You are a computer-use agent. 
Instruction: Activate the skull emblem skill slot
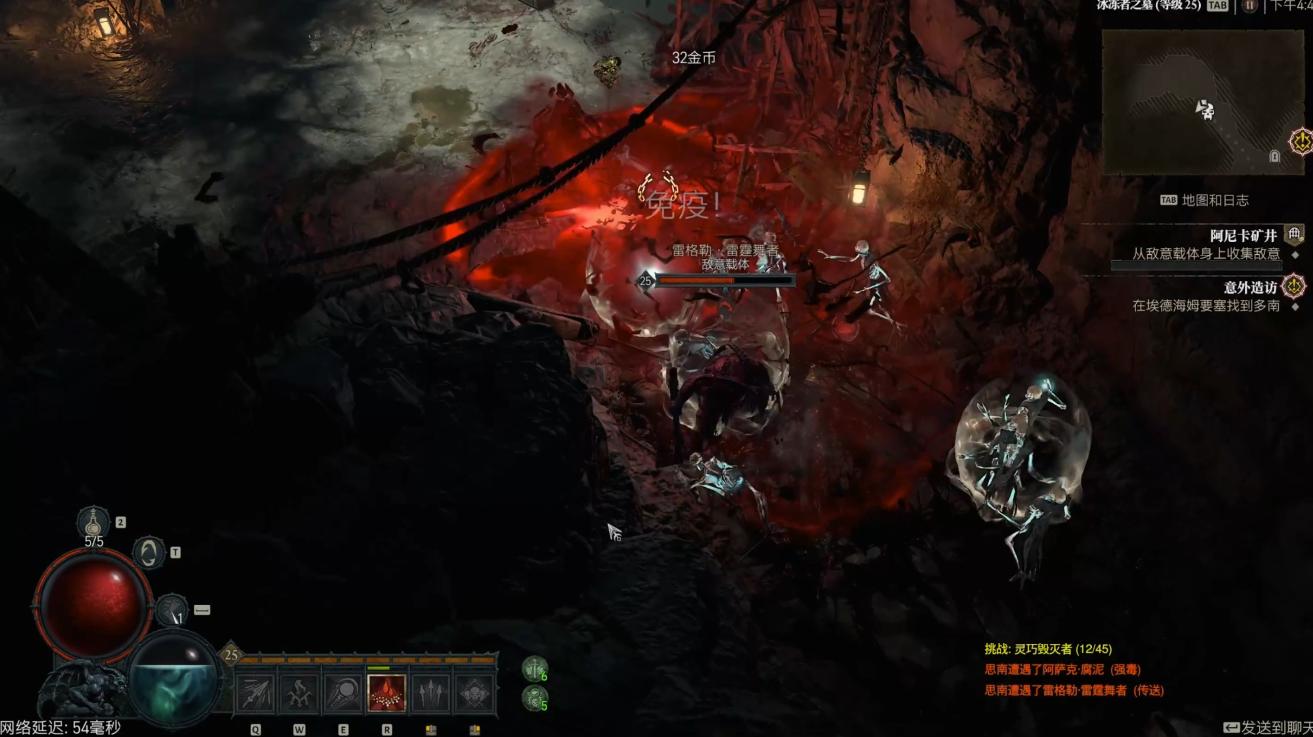(x=474, y=692)
